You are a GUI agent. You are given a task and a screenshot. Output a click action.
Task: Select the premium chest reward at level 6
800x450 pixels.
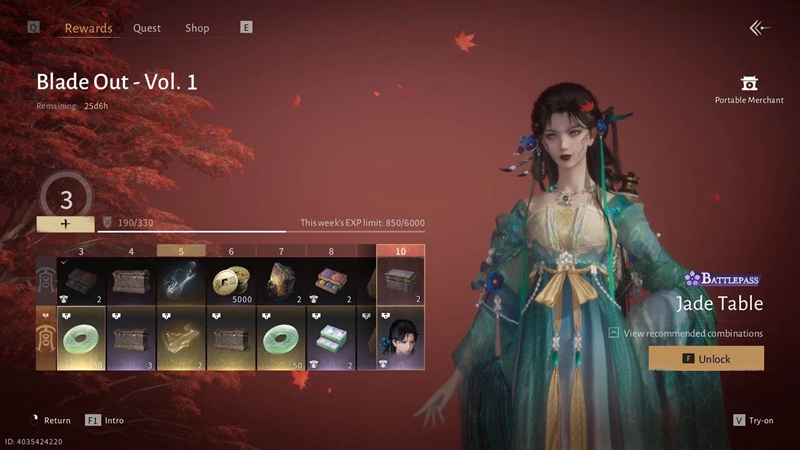tap(231, 338)
